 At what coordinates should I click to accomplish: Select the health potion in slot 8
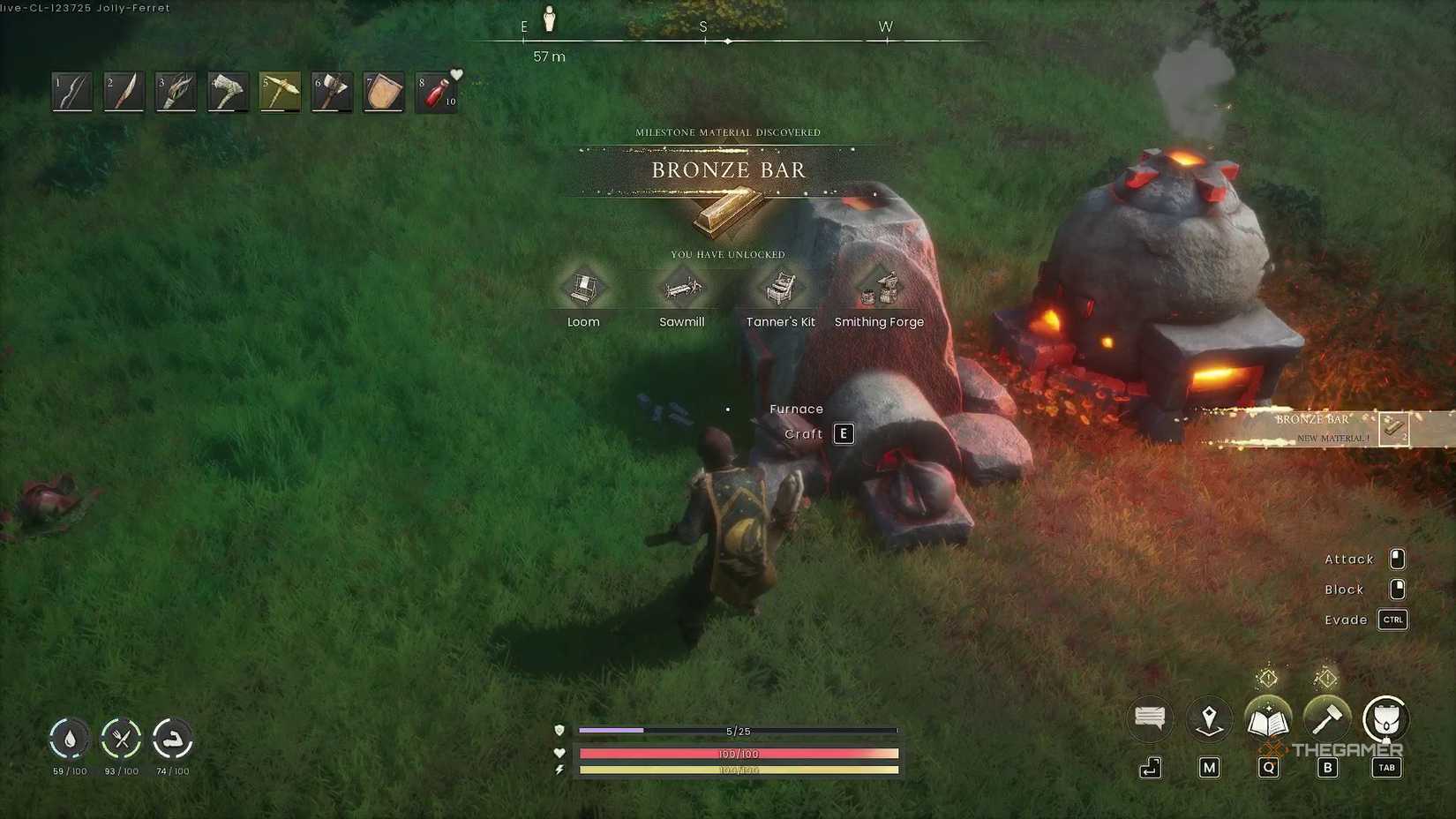point(436,91)
